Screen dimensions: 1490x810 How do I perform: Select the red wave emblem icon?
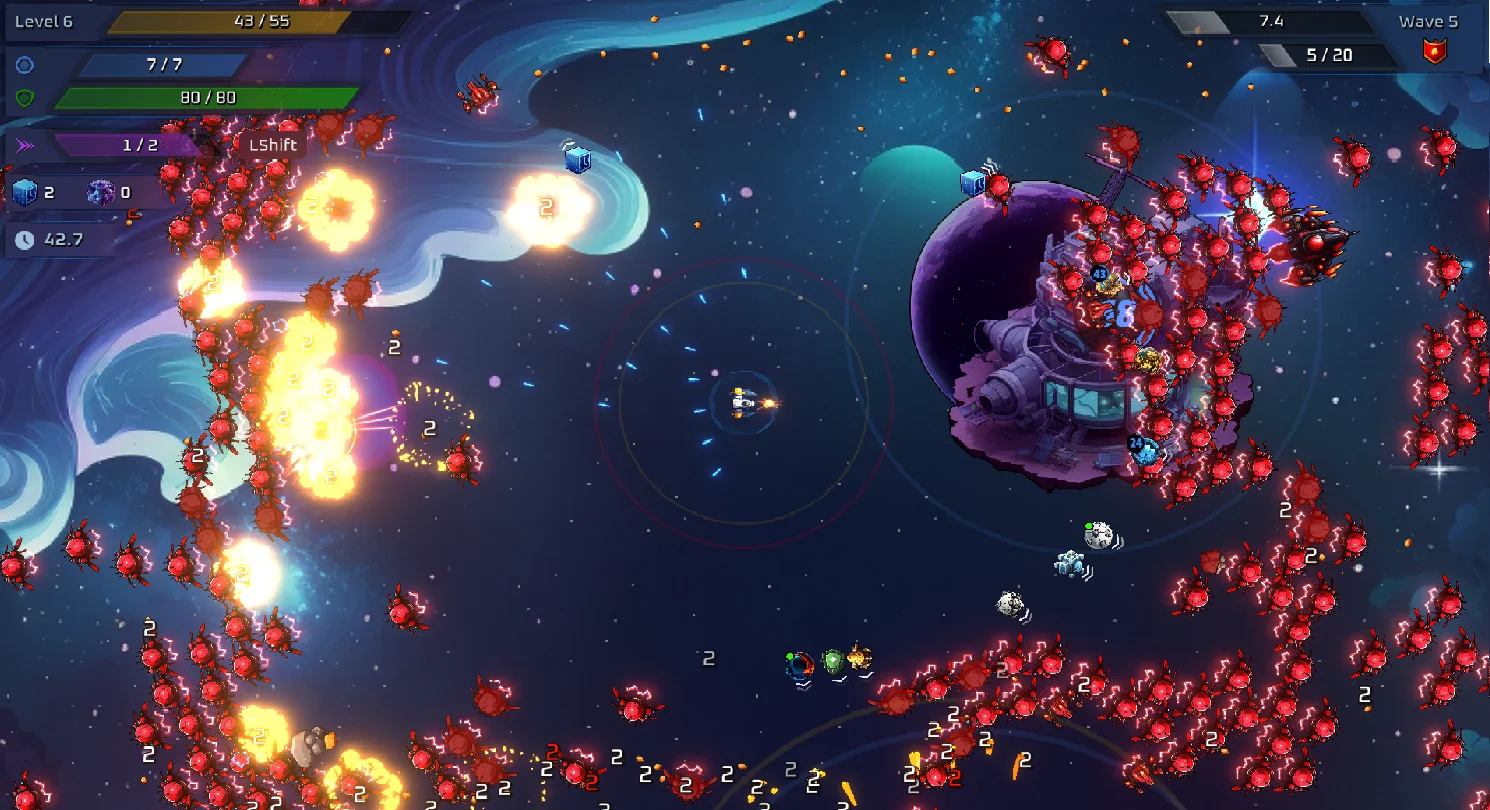point(1435,53)
